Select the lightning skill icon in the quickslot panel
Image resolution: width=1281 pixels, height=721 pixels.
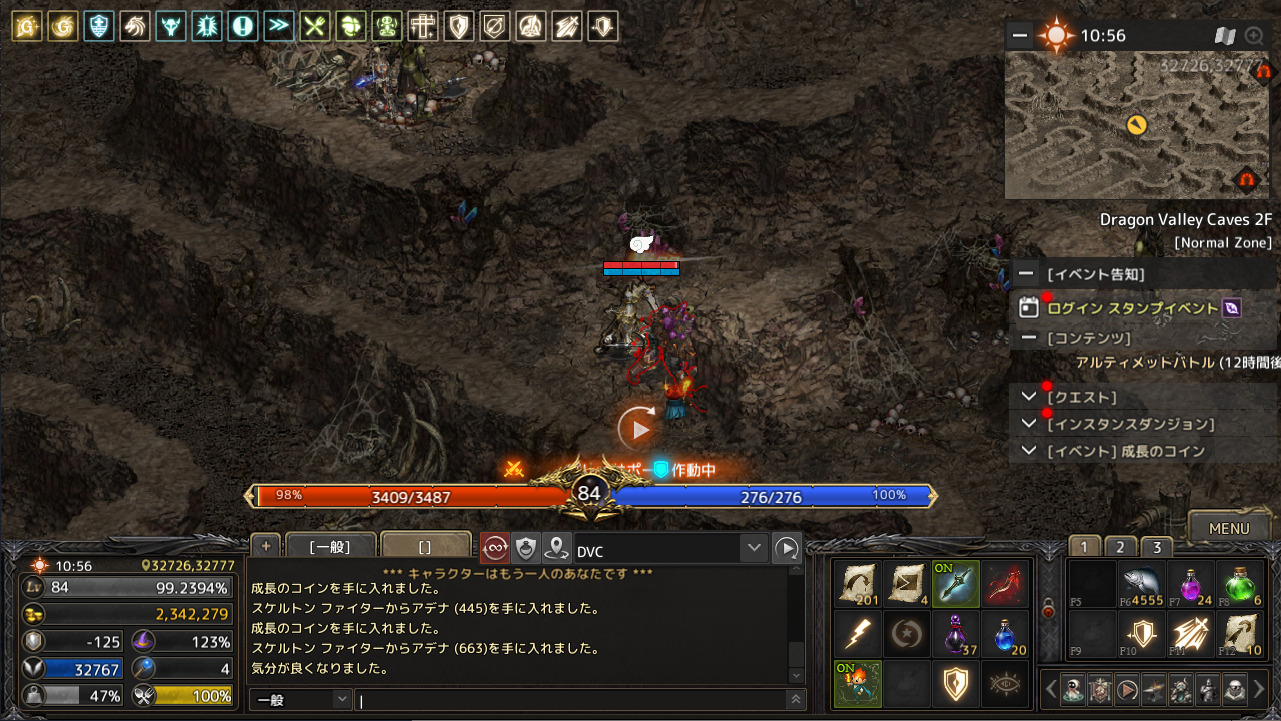pyautogui.click(x=856, y=633)
